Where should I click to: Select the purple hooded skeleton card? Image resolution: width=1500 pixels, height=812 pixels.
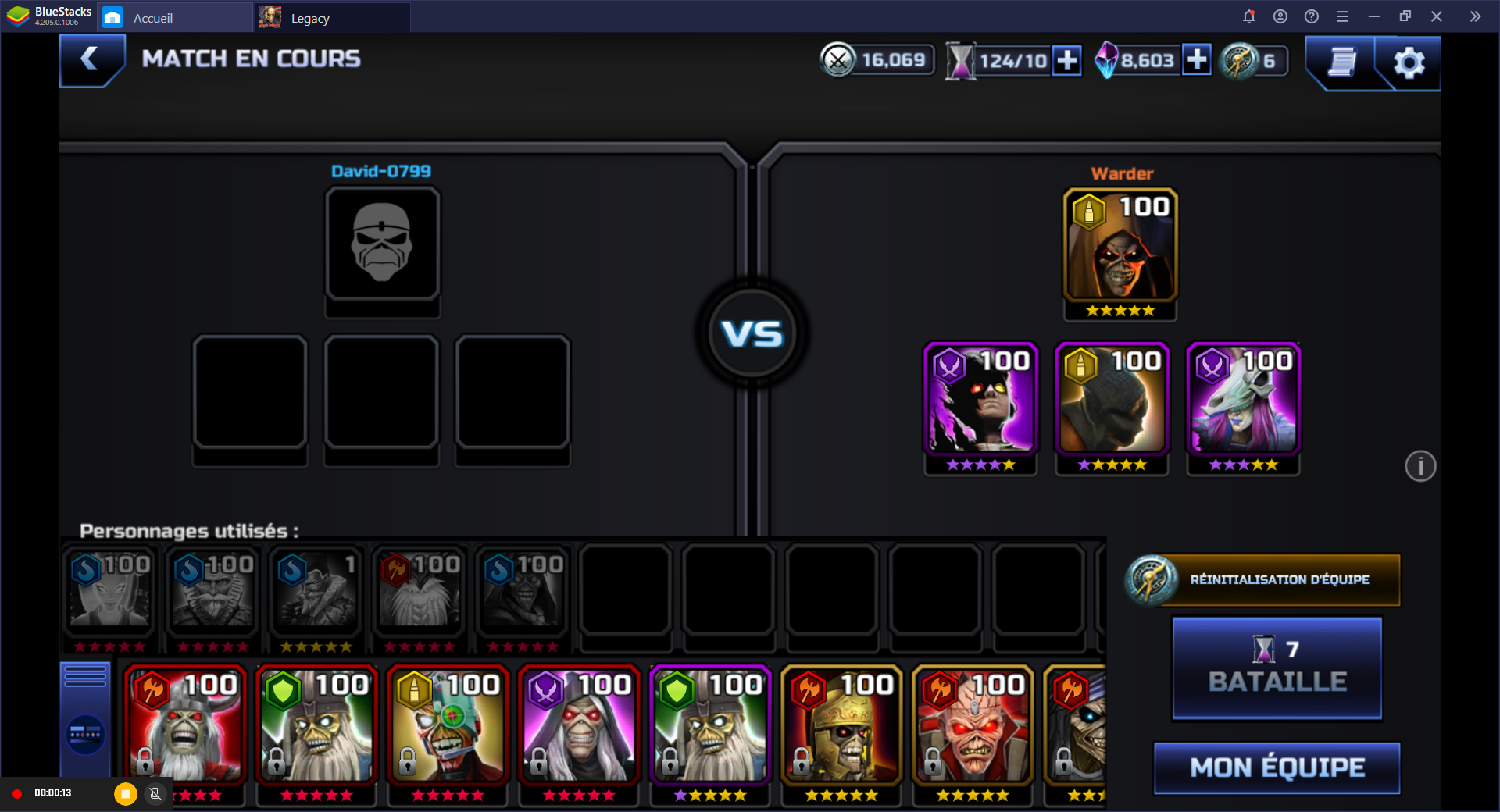tap(580, 726)
